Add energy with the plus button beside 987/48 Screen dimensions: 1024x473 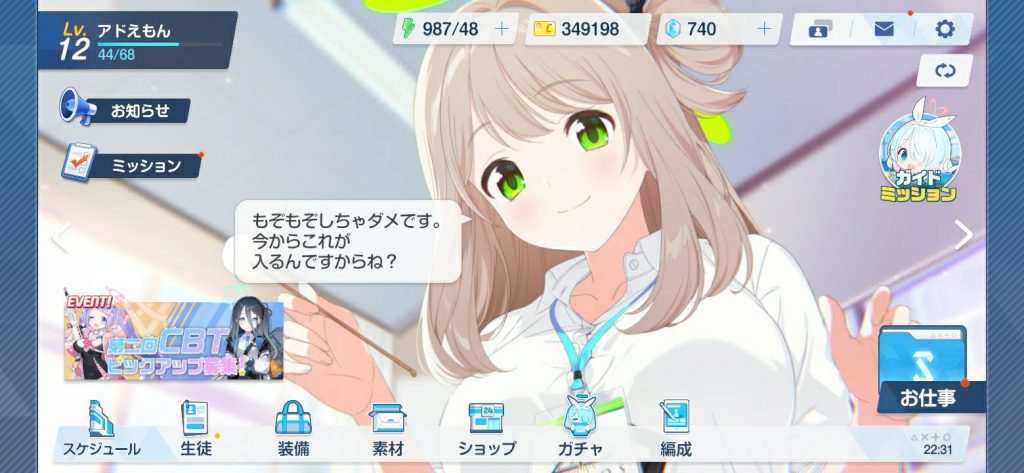[502, 29]
